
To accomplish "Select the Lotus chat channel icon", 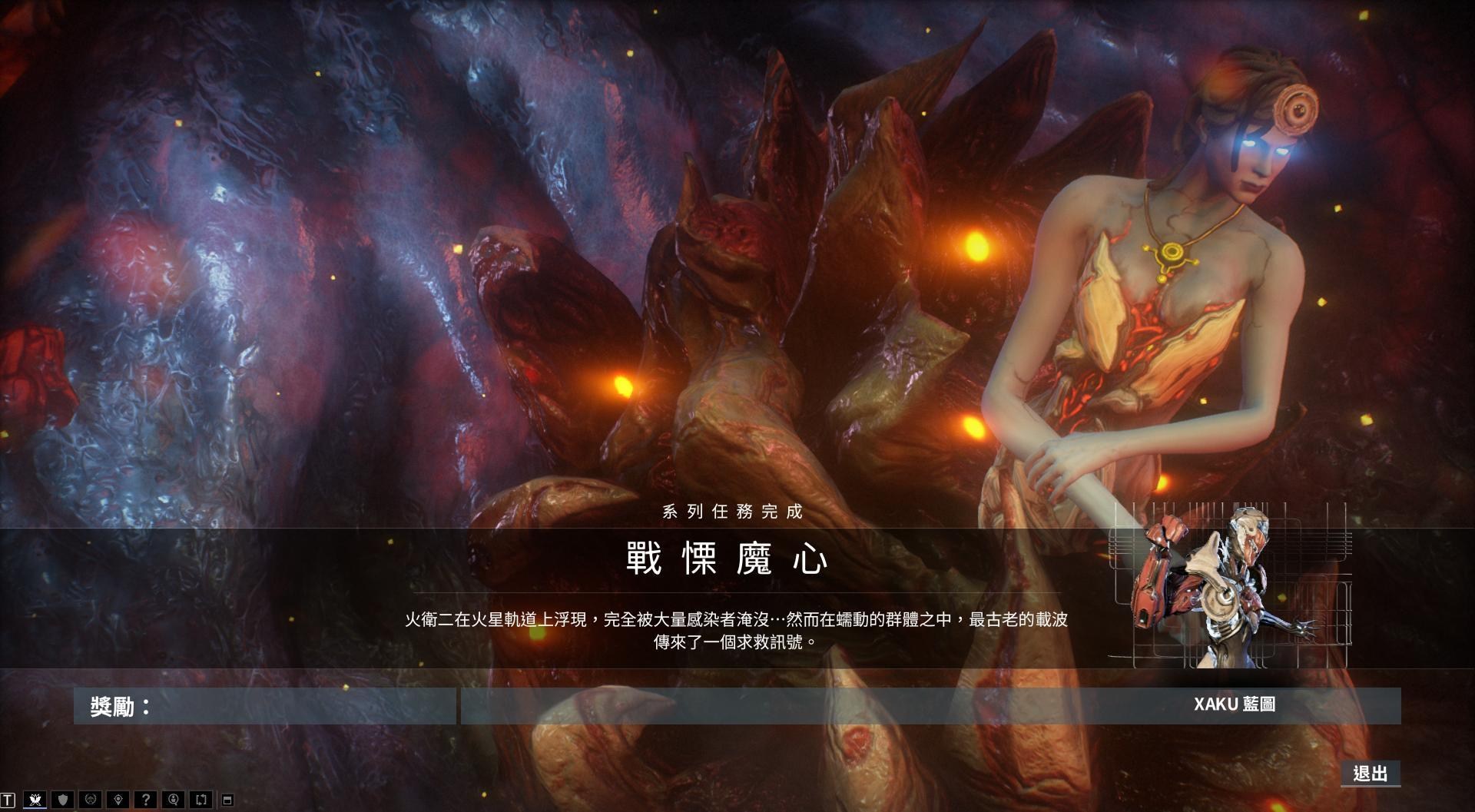I will pyautogui.click(x=35, y=799).
